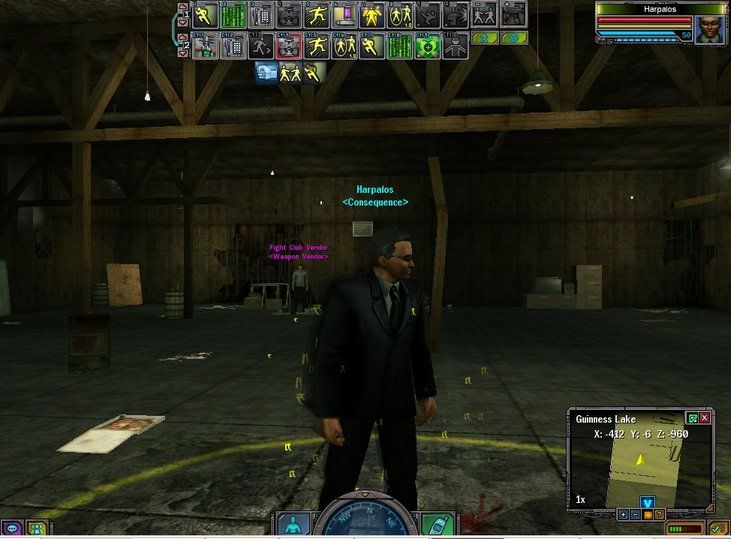Screen dimensions: 731x539
Task: Open the character figure panel by compass
Action: point(289,524)
